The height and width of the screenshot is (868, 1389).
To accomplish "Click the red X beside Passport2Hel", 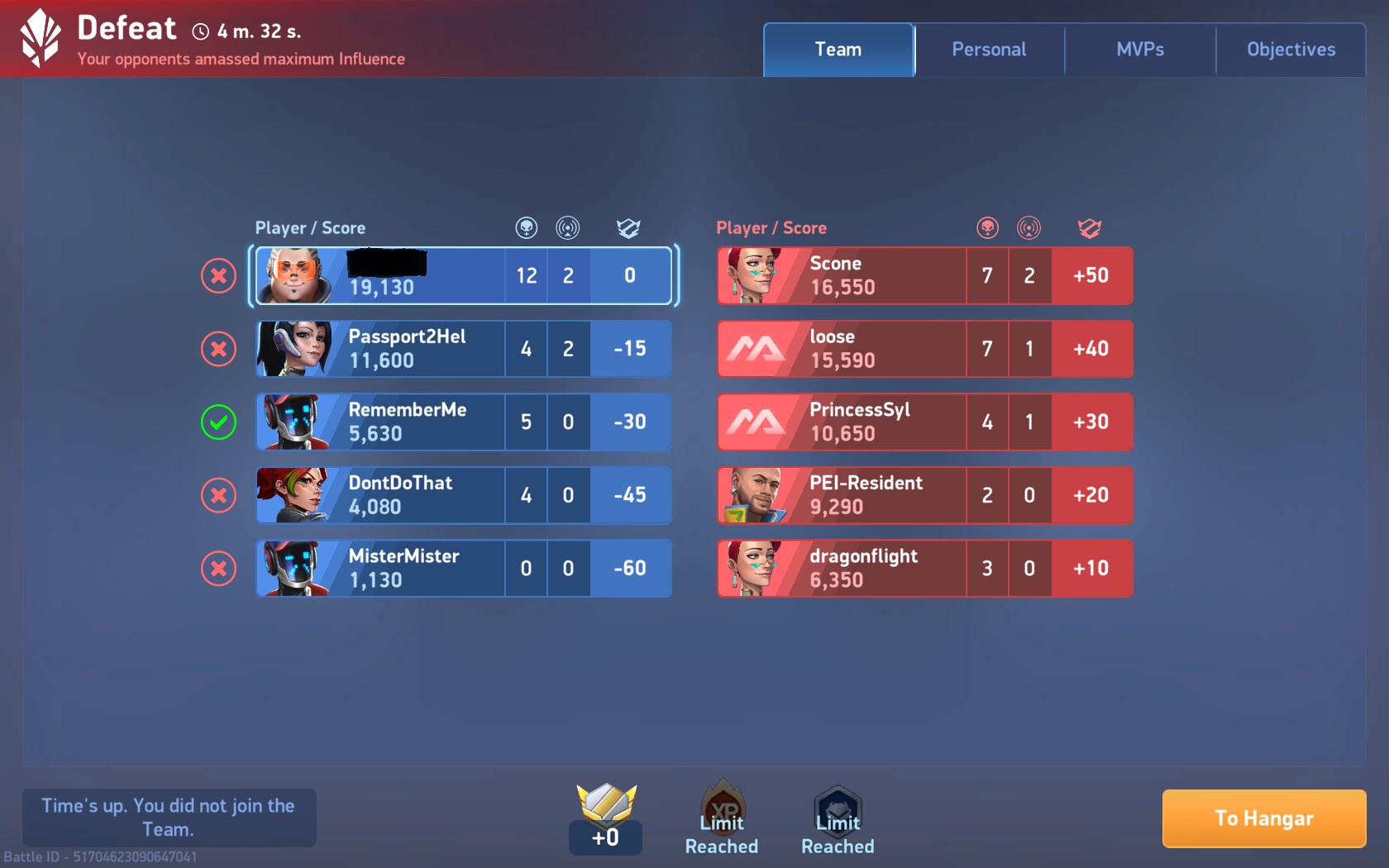I will click(219, 349).
